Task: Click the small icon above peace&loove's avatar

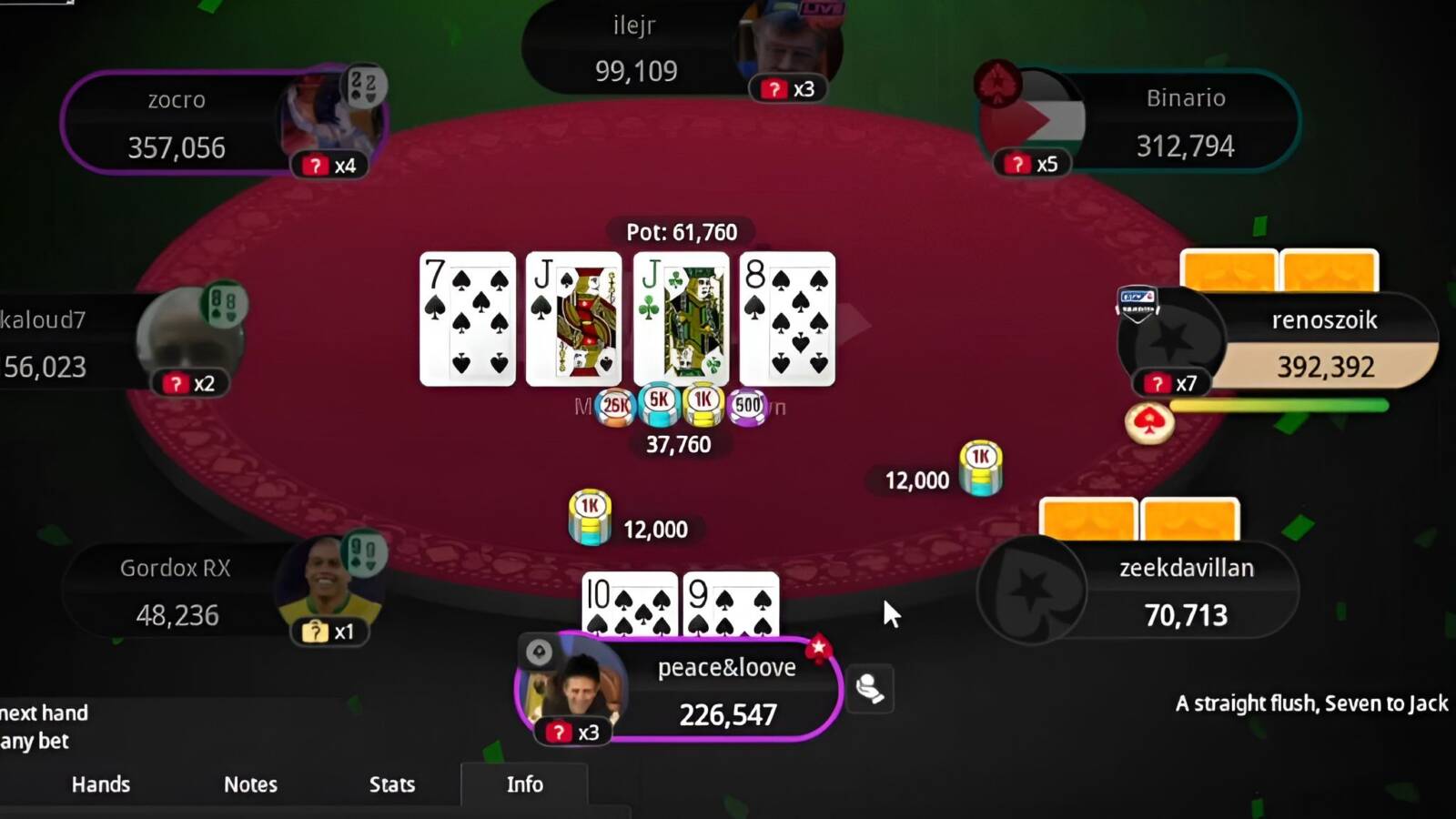Action: point(539,652)
